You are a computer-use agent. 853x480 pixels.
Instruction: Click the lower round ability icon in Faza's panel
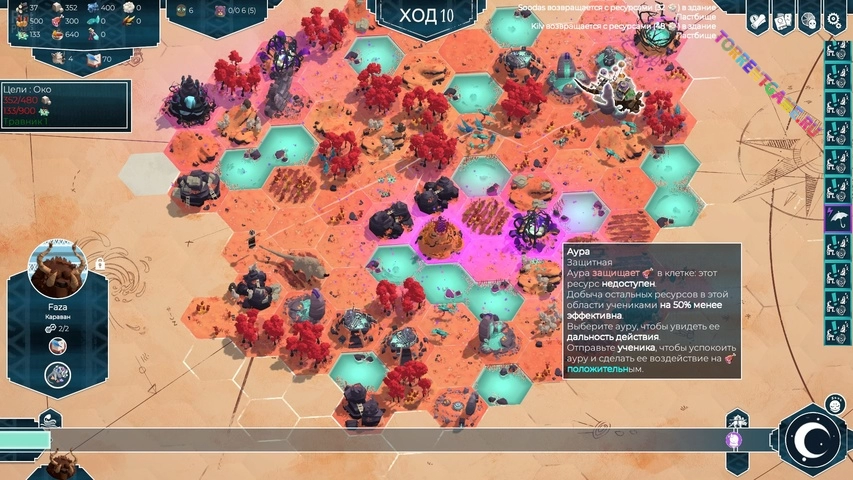[58, 374]
